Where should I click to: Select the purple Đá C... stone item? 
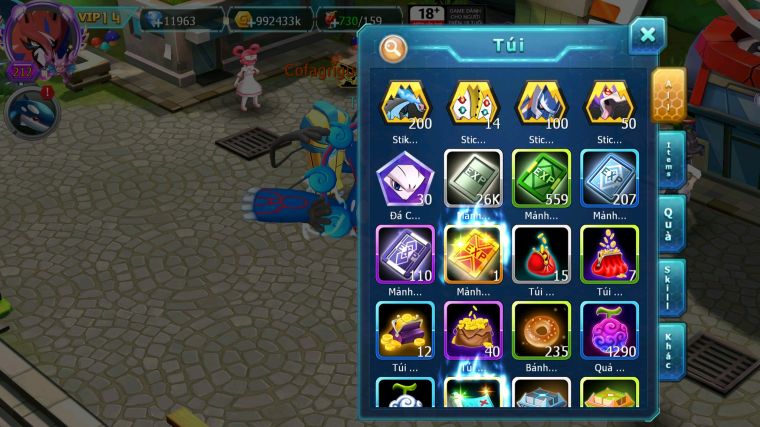tap(405, 180)
